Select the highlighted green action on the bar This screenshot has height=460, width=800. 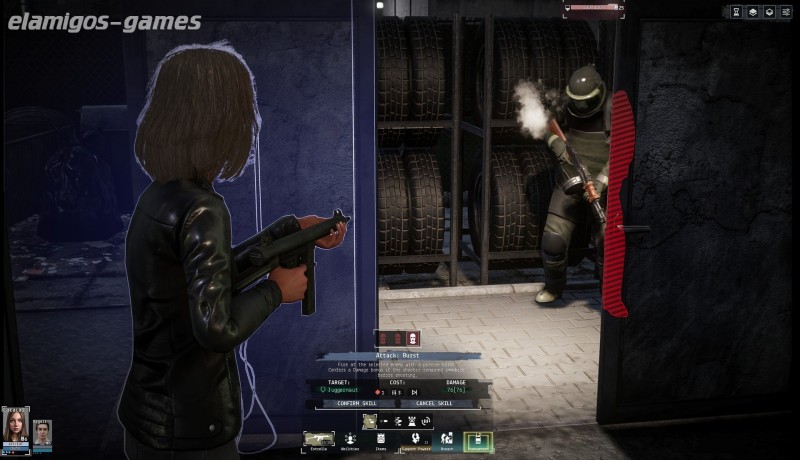[x=478, y=440]
